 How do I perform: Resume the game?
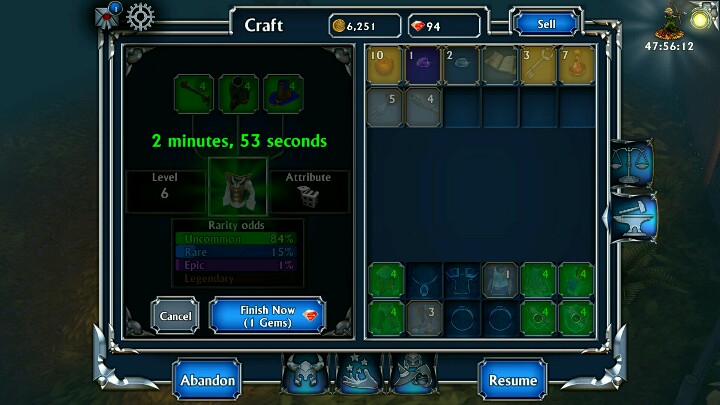click(x=512, y=380)
